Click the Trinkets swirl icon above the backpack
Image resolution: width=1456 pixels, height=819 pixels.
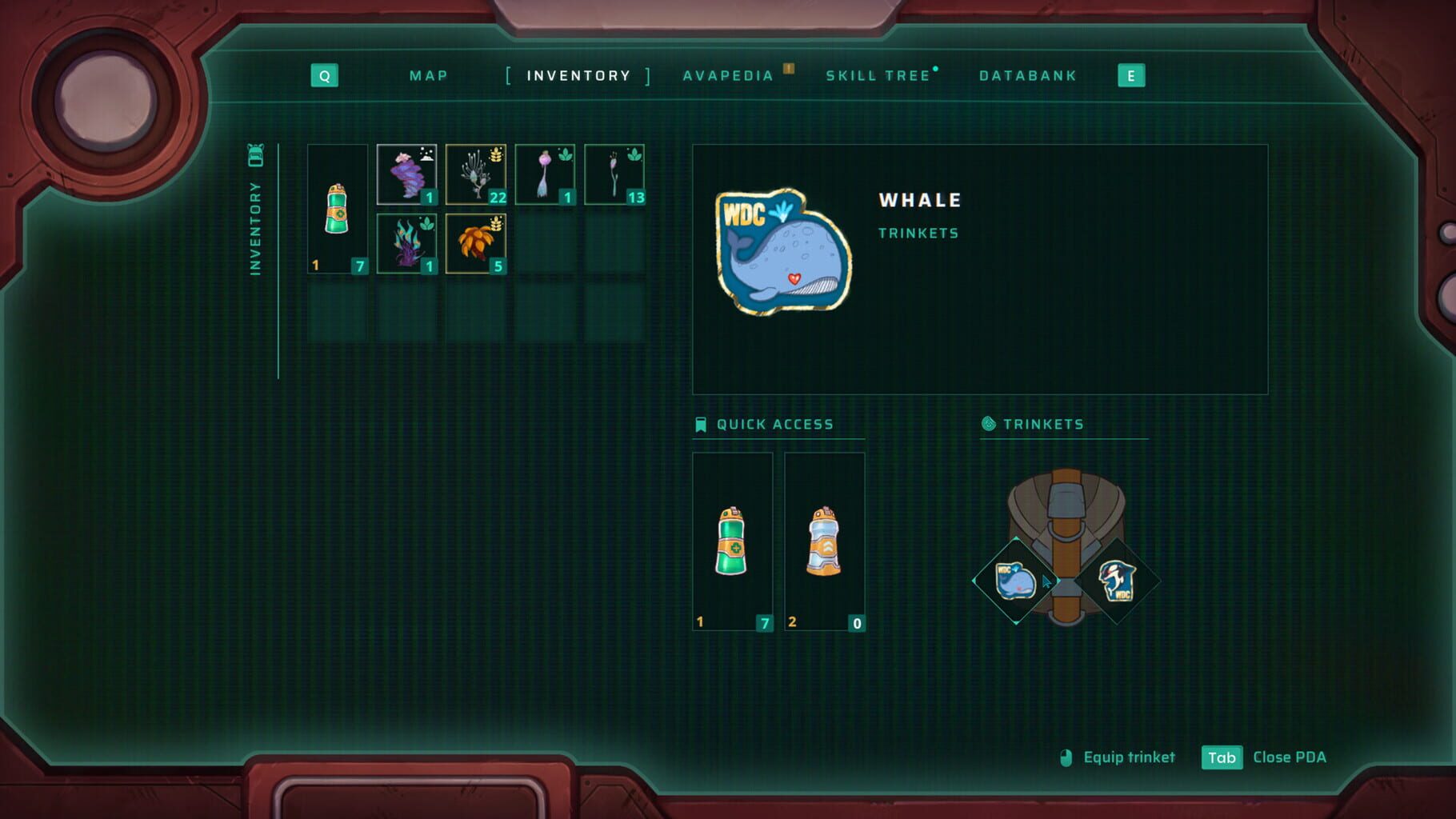[x=989, y=424]
